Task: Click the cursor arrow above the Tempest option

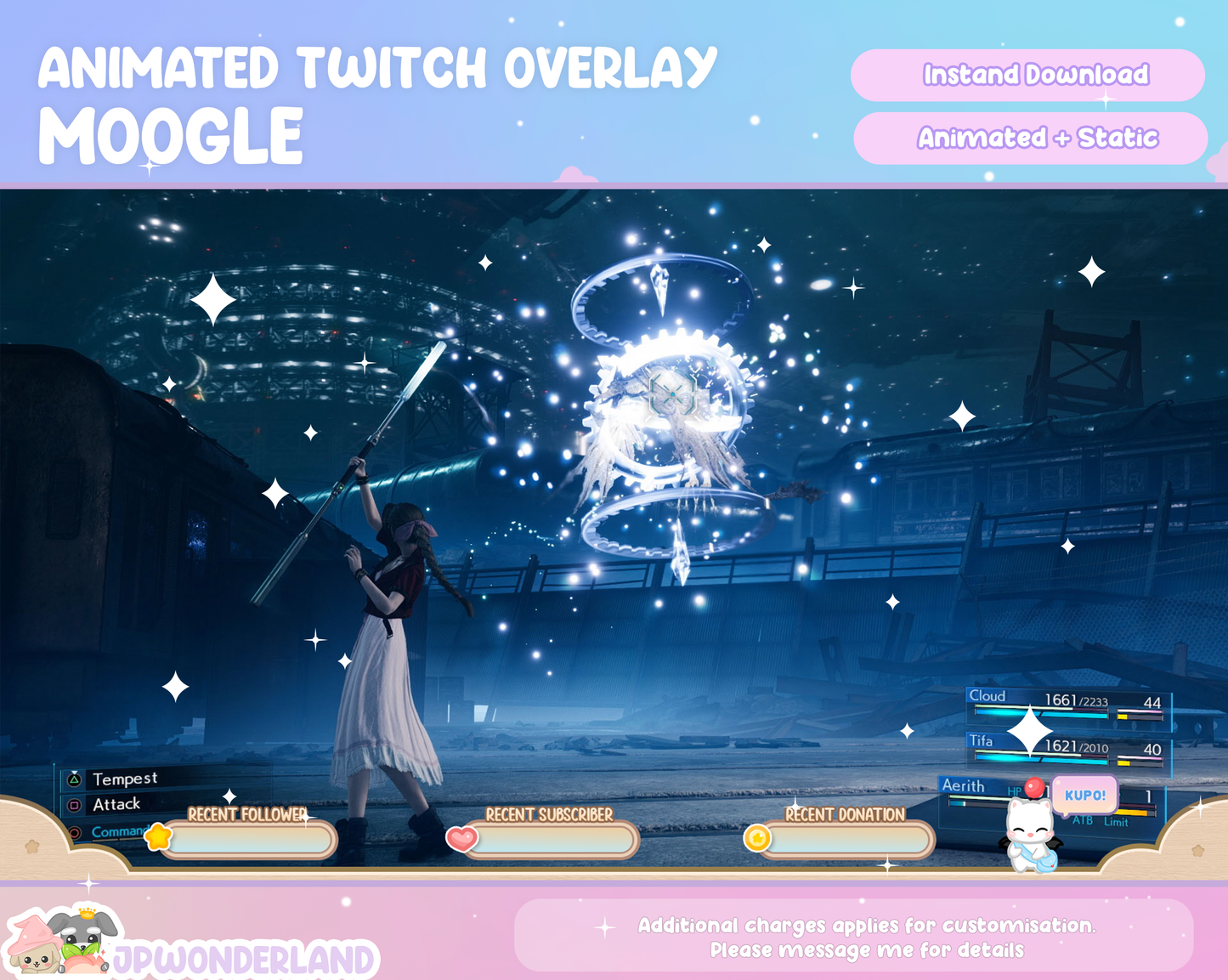Action: 75,772
